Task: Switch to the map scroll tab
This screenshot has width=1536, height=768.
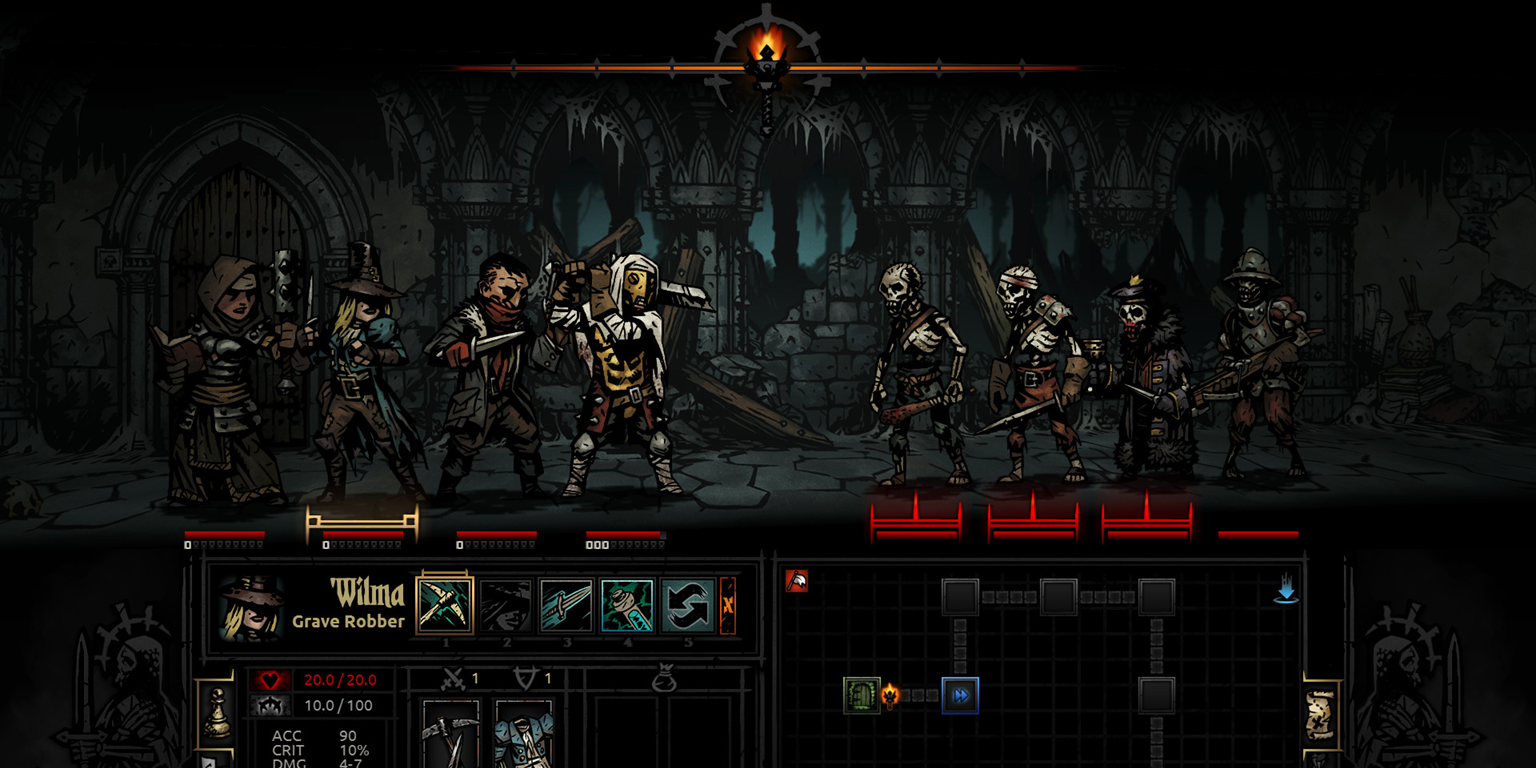Action: [1320, 714]
